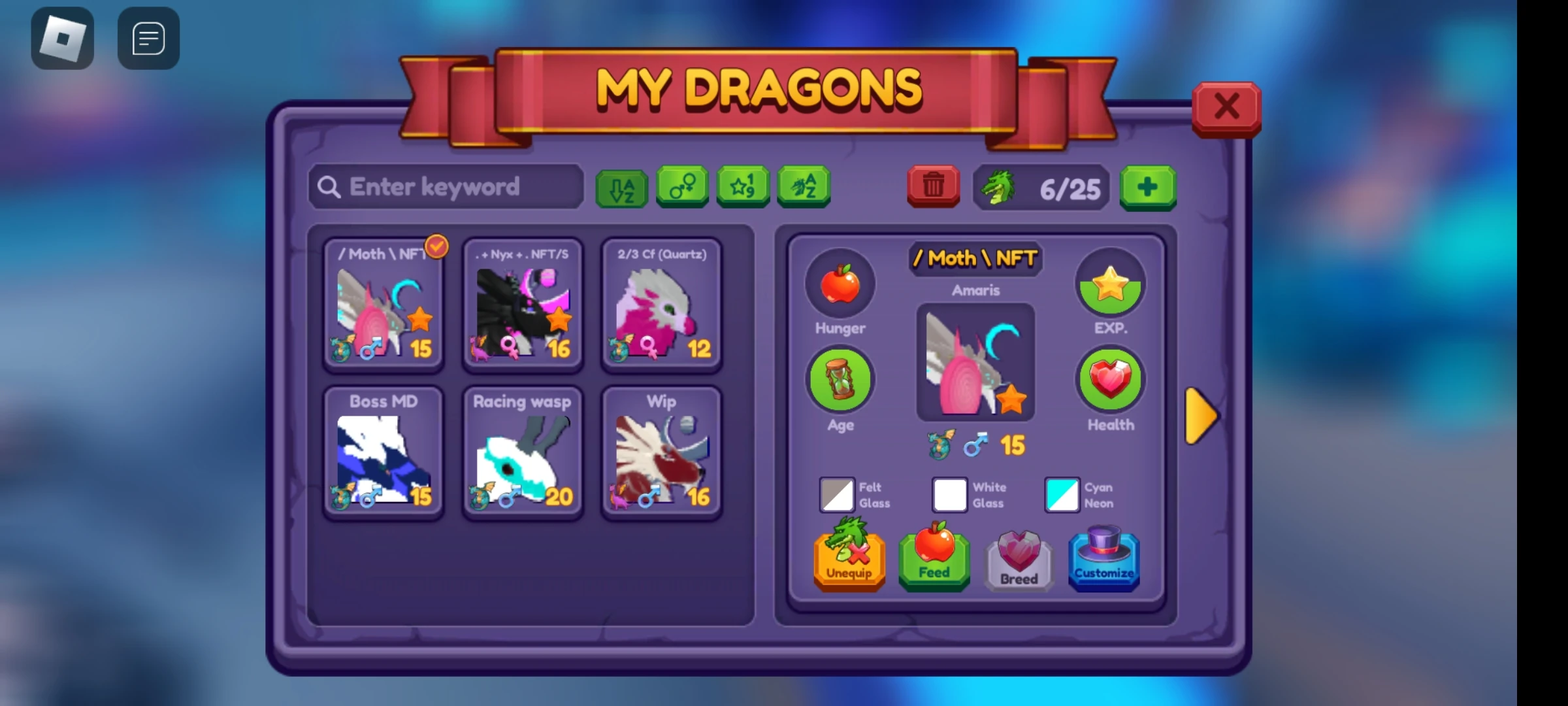Select the Racing wasp dragon thumbnail
This screenshot has height=706, width=1568.
[x=522, y=451]
